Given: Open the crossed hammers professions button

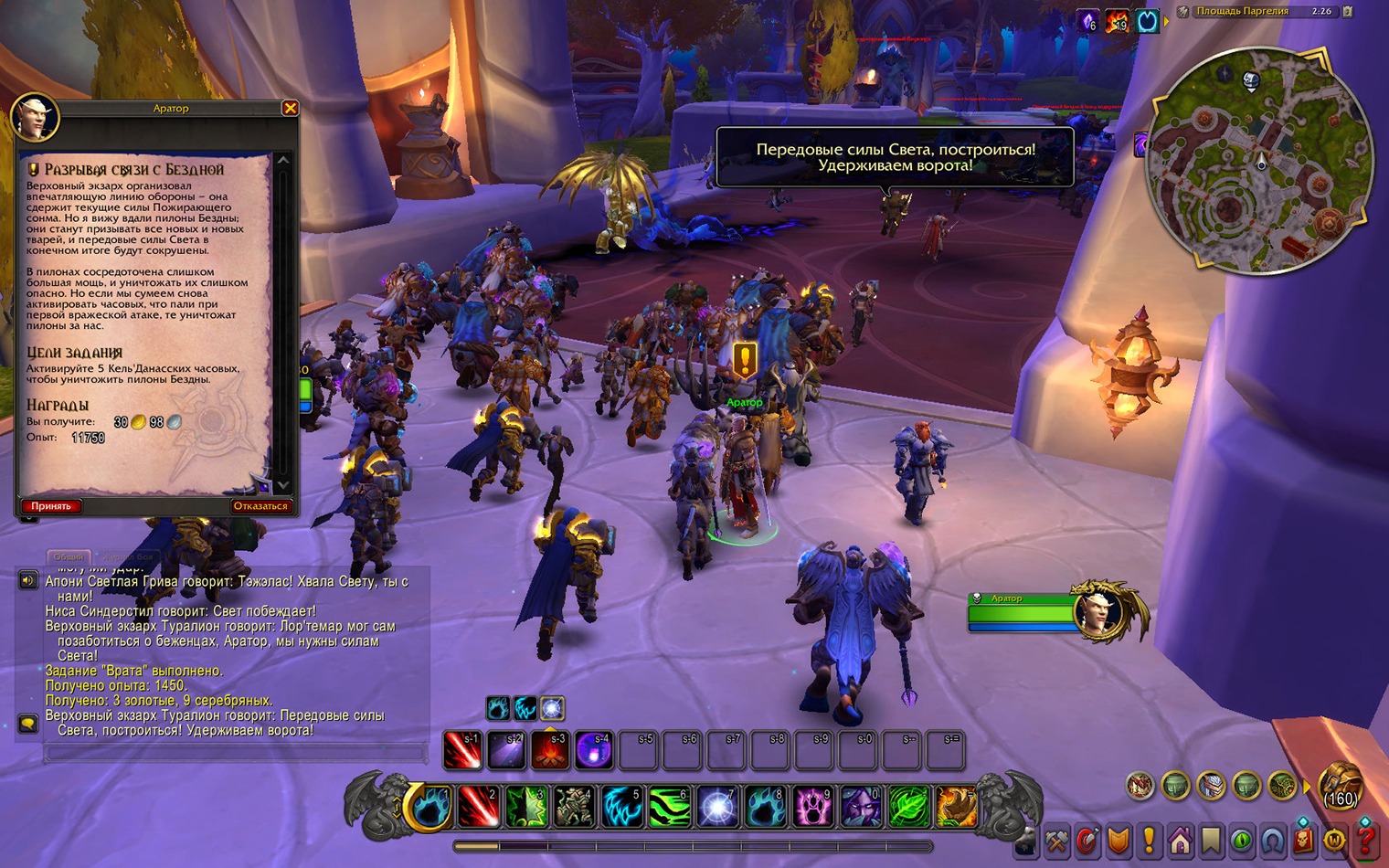Looking at the screenshot, I should tap(1056, 841).
